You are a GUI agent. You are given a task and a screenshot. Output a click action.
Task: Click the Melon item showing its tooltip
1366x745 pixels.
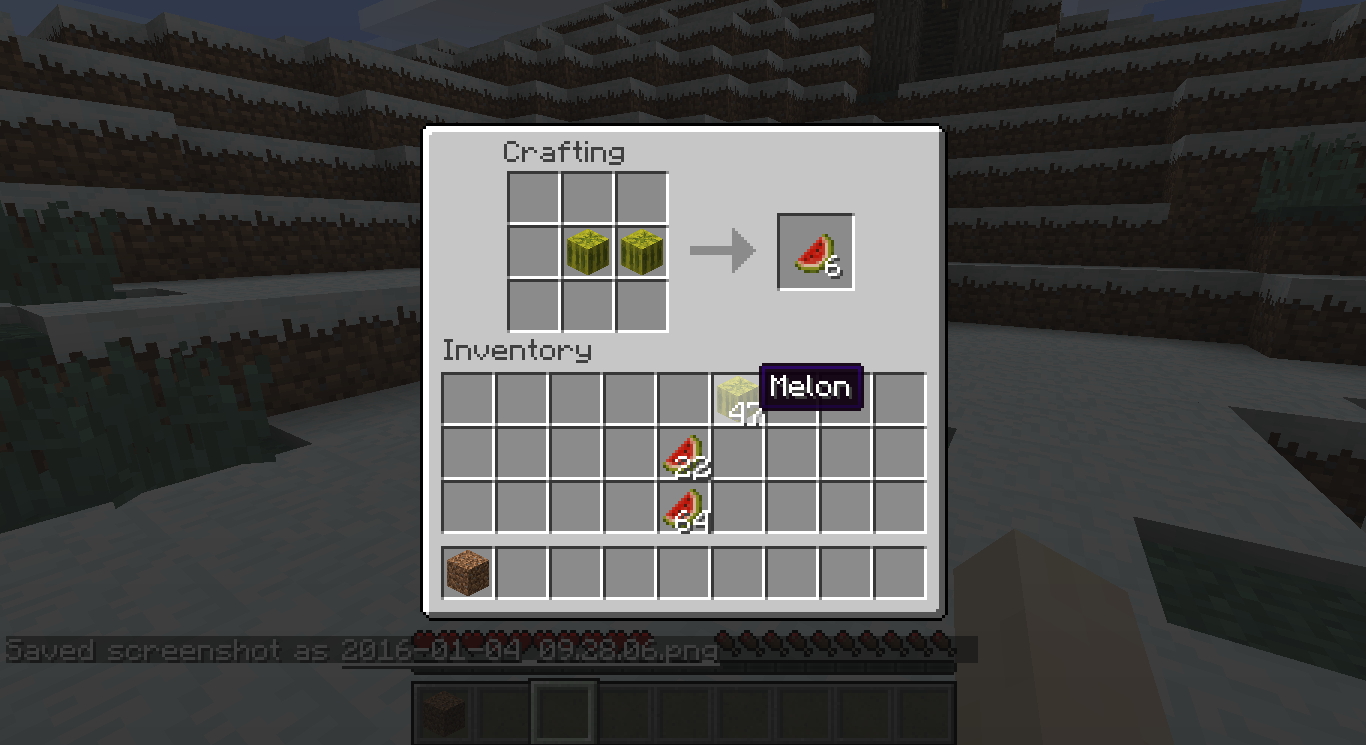pos(737,394)
